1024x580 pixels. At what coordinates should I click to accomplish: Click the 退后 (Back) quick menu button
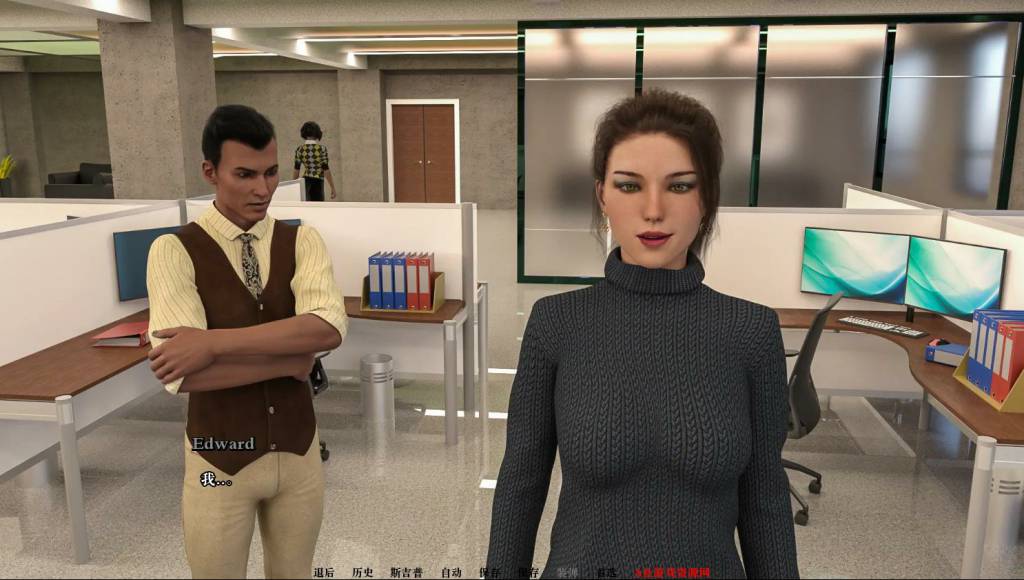pyautogui.click(x=323, y=573)
